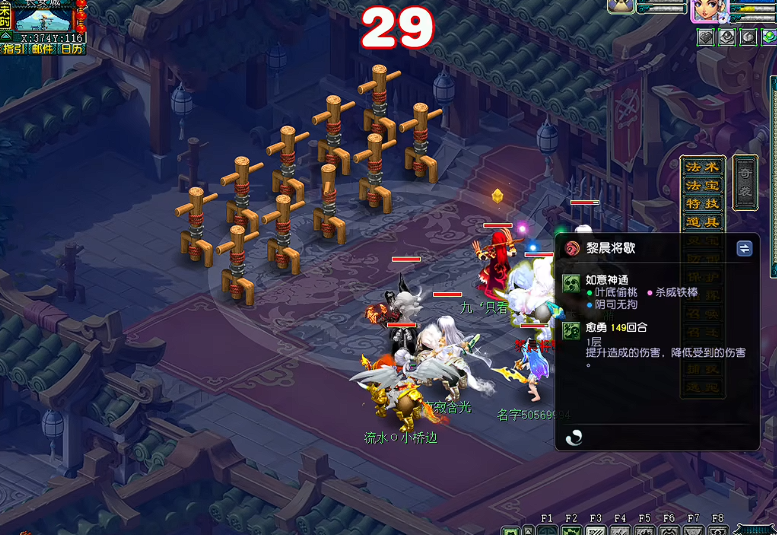Click the white swirl icon in info panel
Screen dimensions: 777x535
[x=575, y=437]
